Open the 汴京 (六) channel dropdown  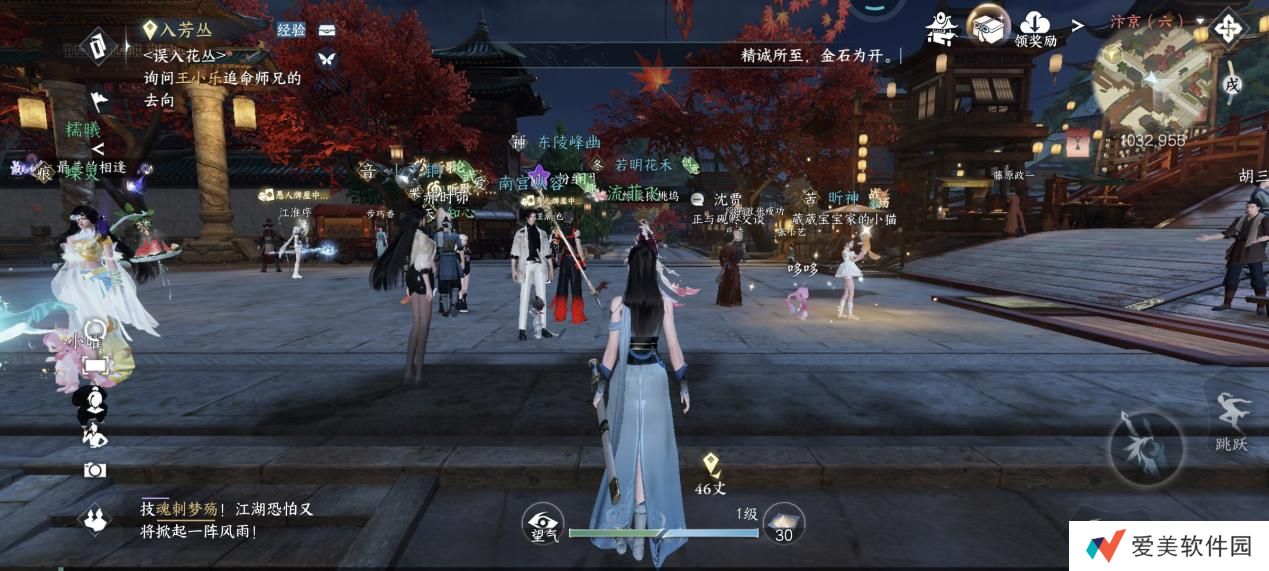pos(1147,21)
